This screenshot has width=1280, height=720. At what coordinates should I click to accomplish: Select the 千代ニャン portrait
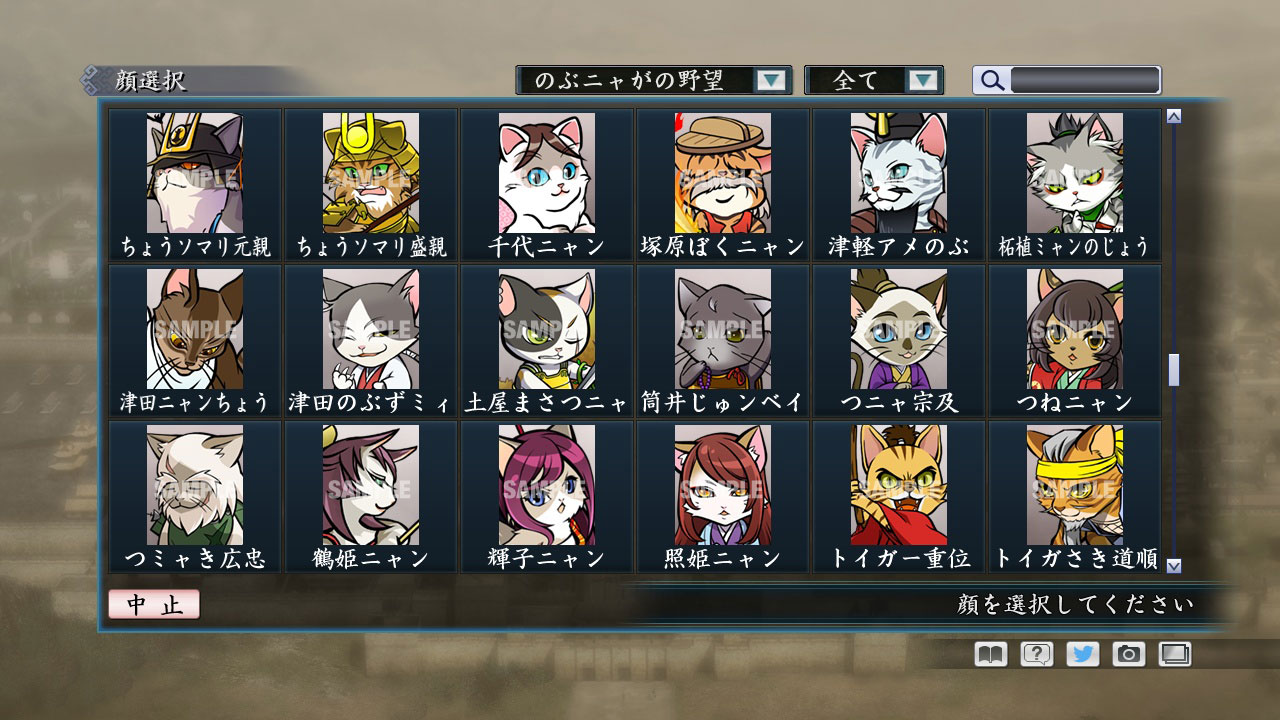547,170
